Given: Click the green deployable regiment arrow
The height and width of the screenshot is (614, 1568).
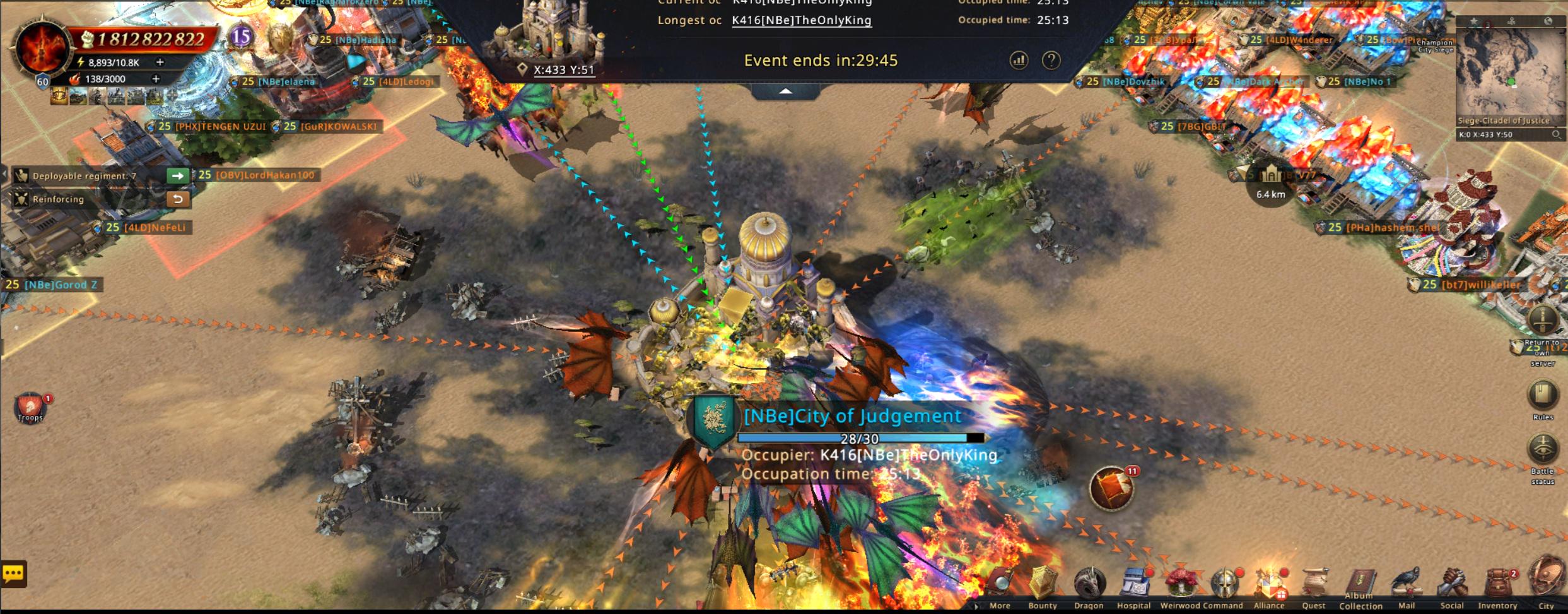Looking at the screenshot, I should pos(178,175).
